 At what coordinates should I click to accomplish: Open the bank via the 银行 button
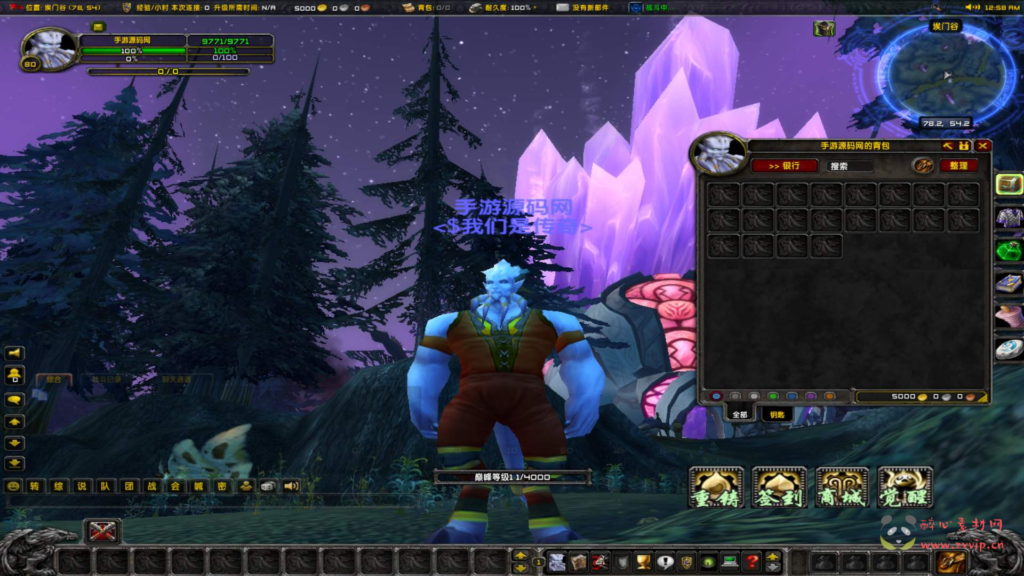[x=784, y=166]
